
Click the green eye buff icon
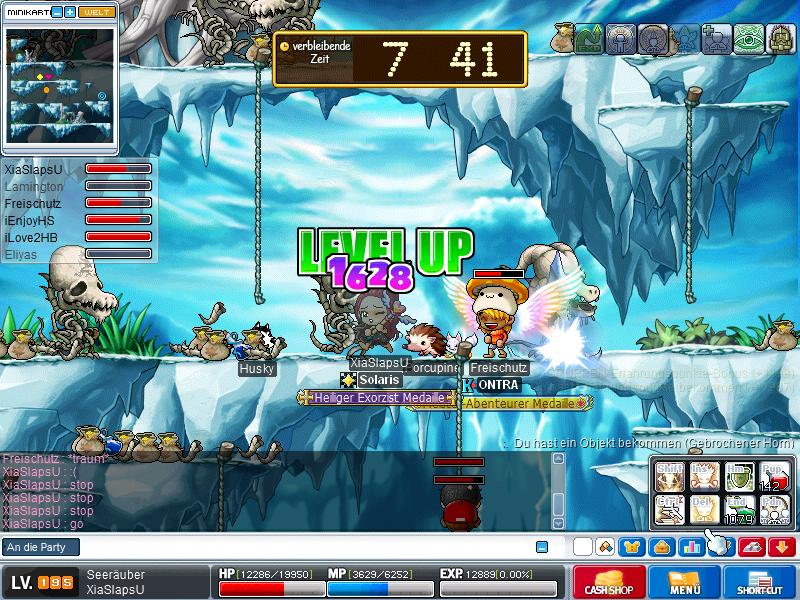coord(748,39)
